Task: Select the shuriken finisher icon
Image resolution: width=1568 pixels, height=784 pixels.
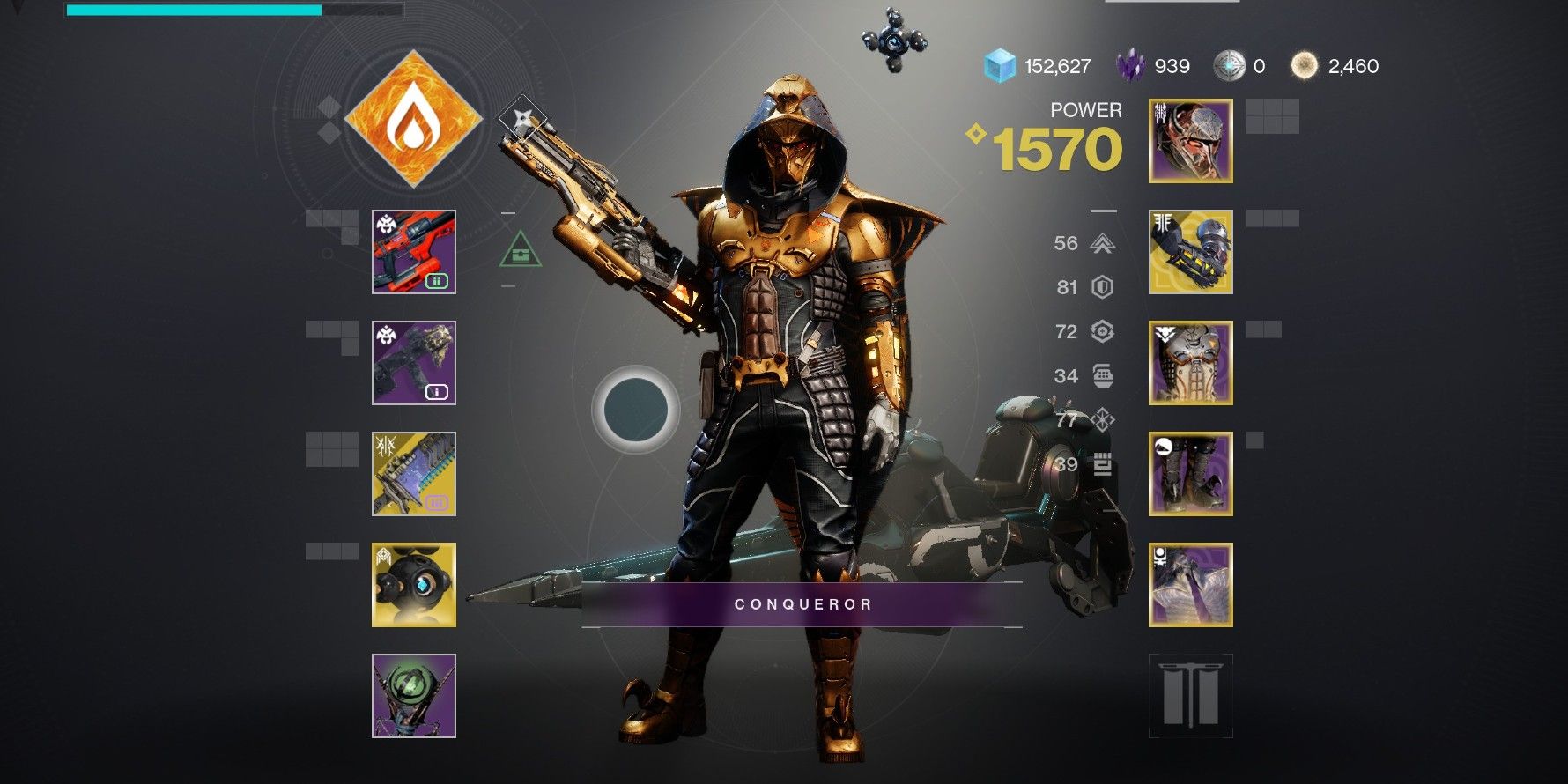Action: (521, 118)
